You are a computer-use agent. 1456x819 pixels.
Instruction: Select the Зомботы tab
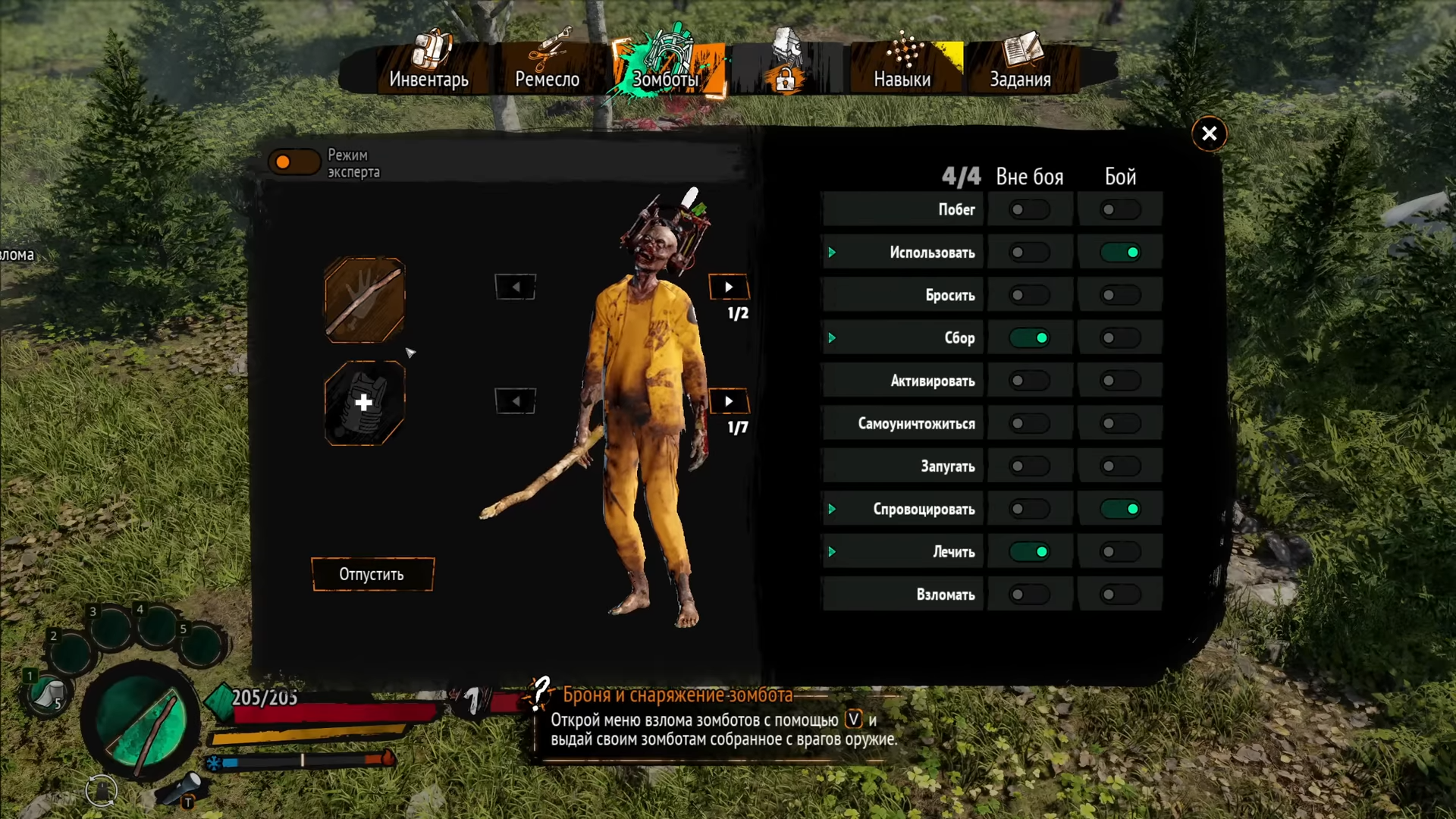click(x=666, y=67)
